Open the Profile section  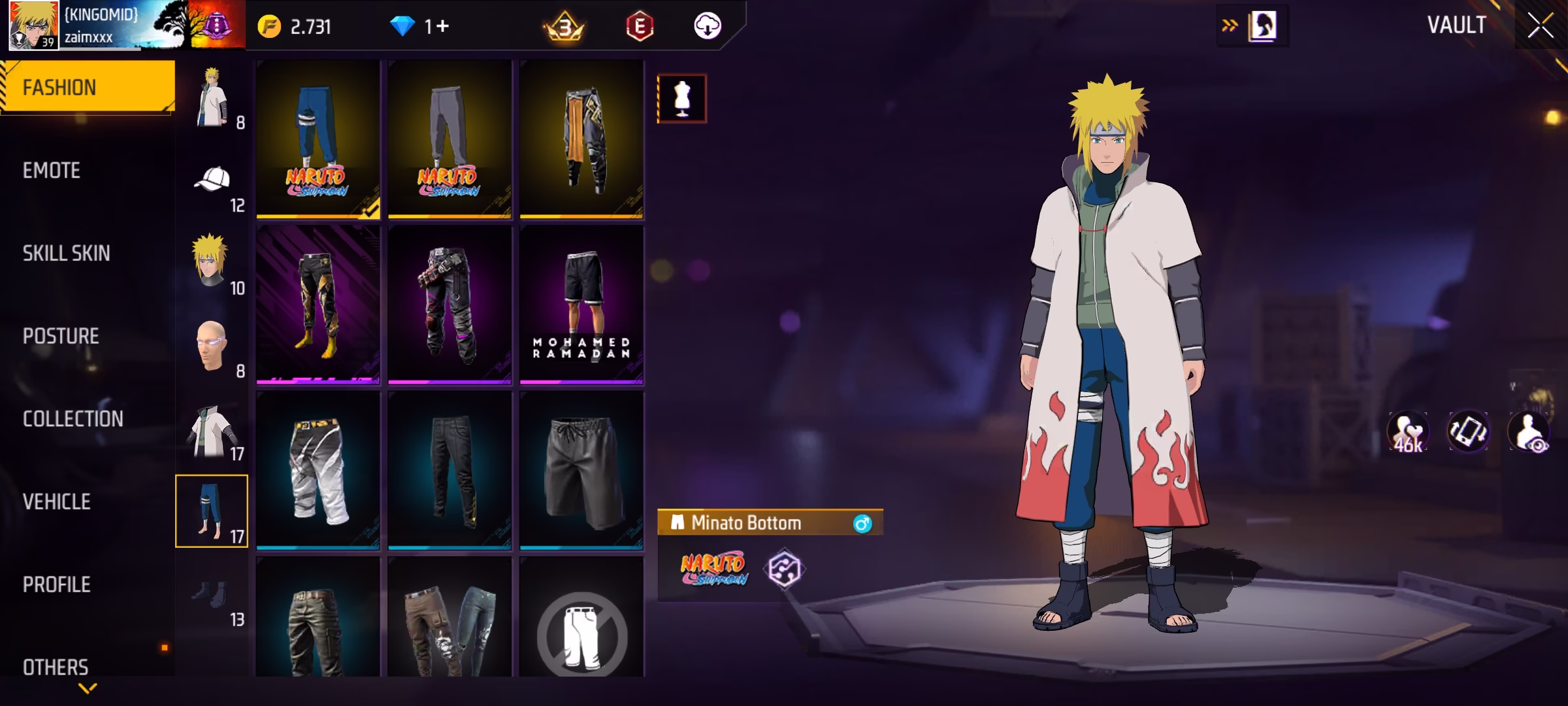click(56, 584)
